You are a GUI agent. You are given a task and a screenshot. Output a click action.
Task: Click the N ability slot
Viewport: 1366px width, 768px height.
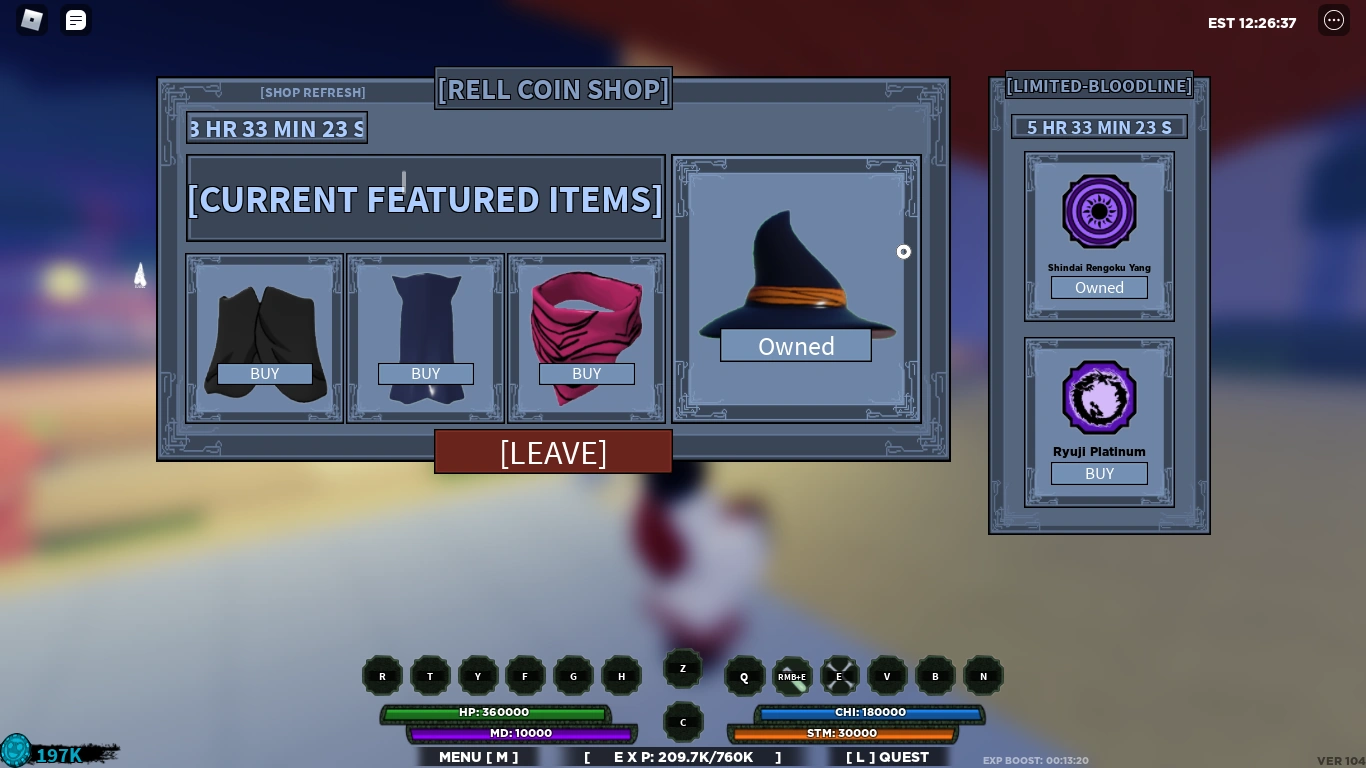coord(983,676)
